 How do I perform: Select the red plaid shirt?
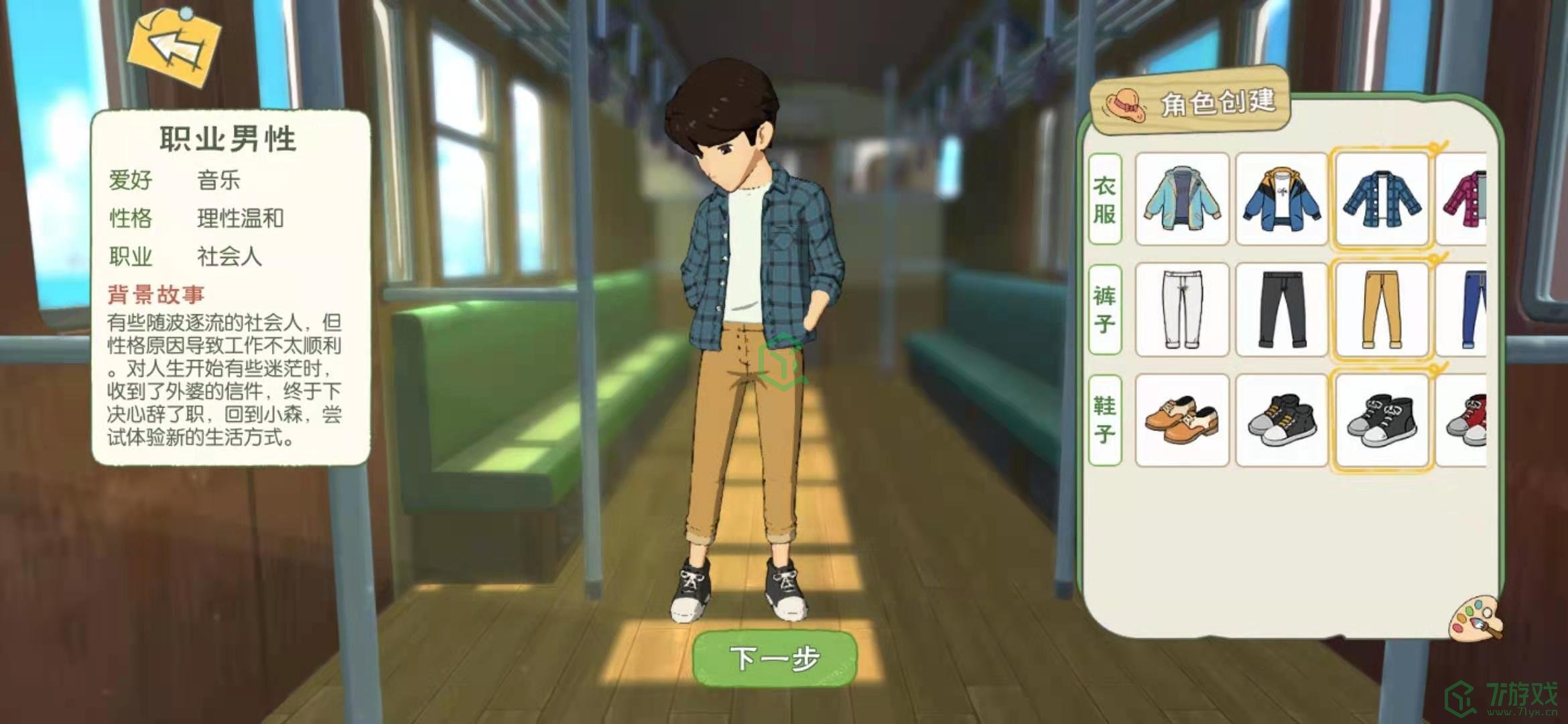pyautogui.click(x=1466, y=199)
